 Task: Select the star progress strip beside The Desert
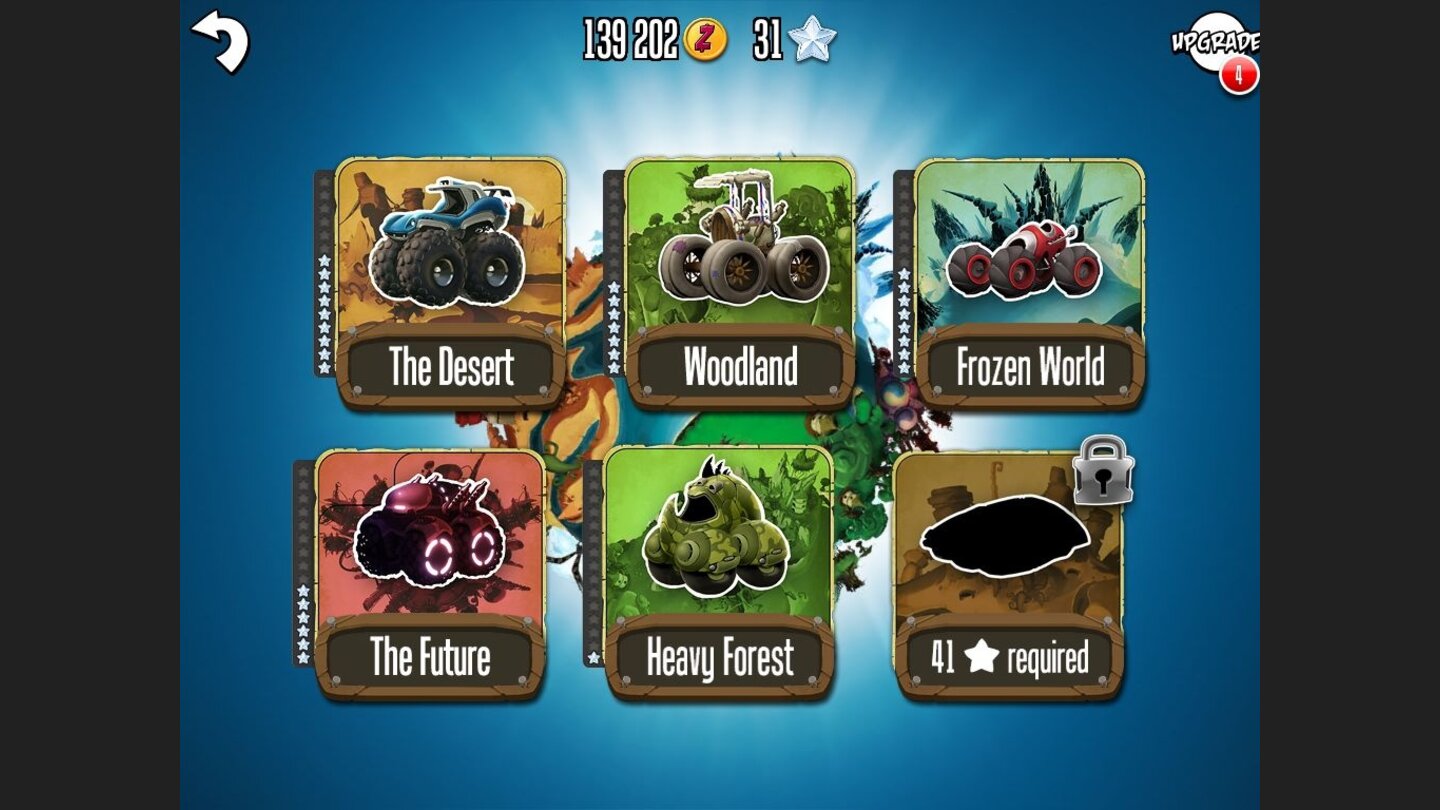point(322,280)
